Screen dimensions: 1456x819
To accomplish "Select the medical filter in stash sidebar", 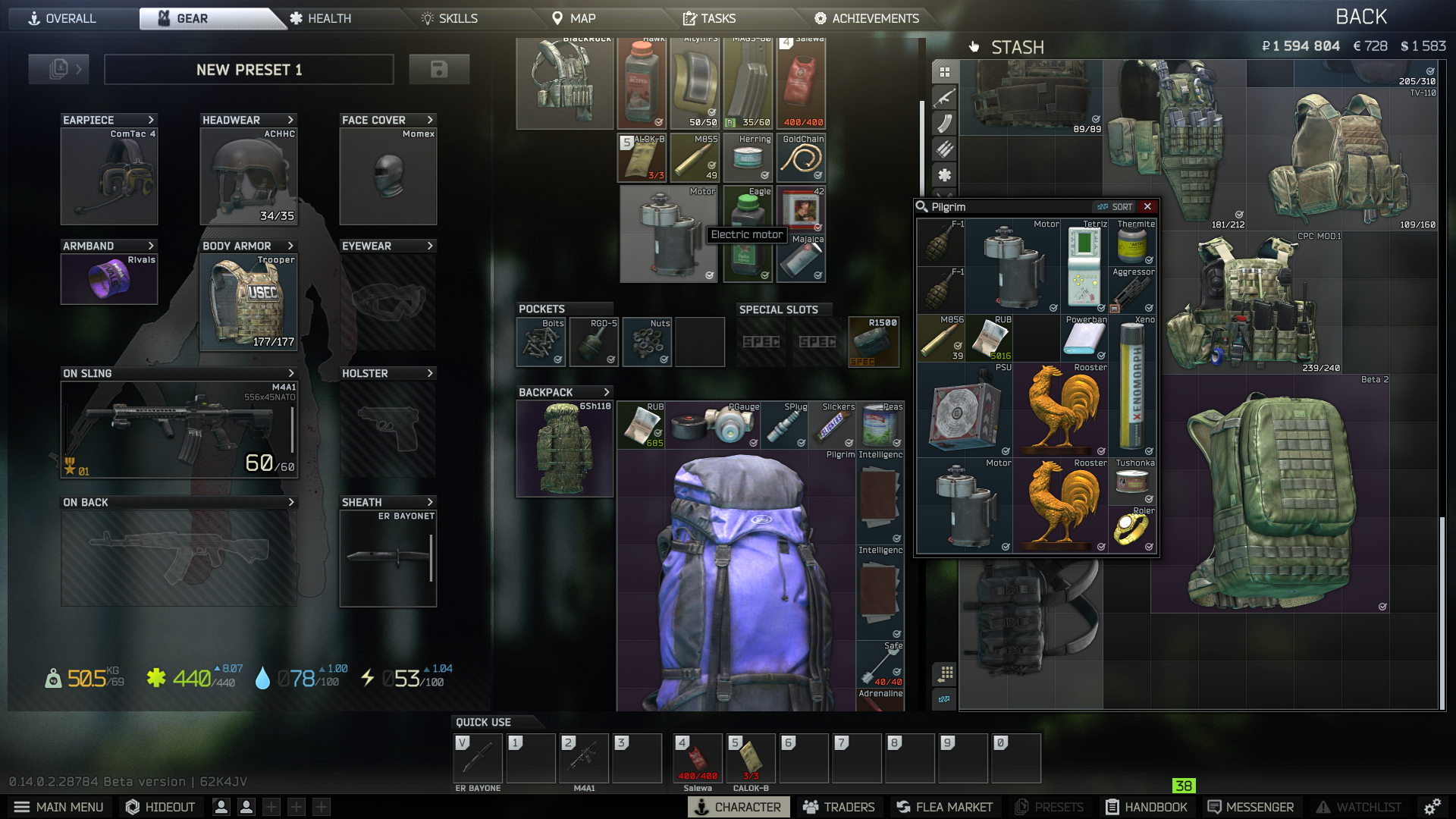I will [944, 175].
